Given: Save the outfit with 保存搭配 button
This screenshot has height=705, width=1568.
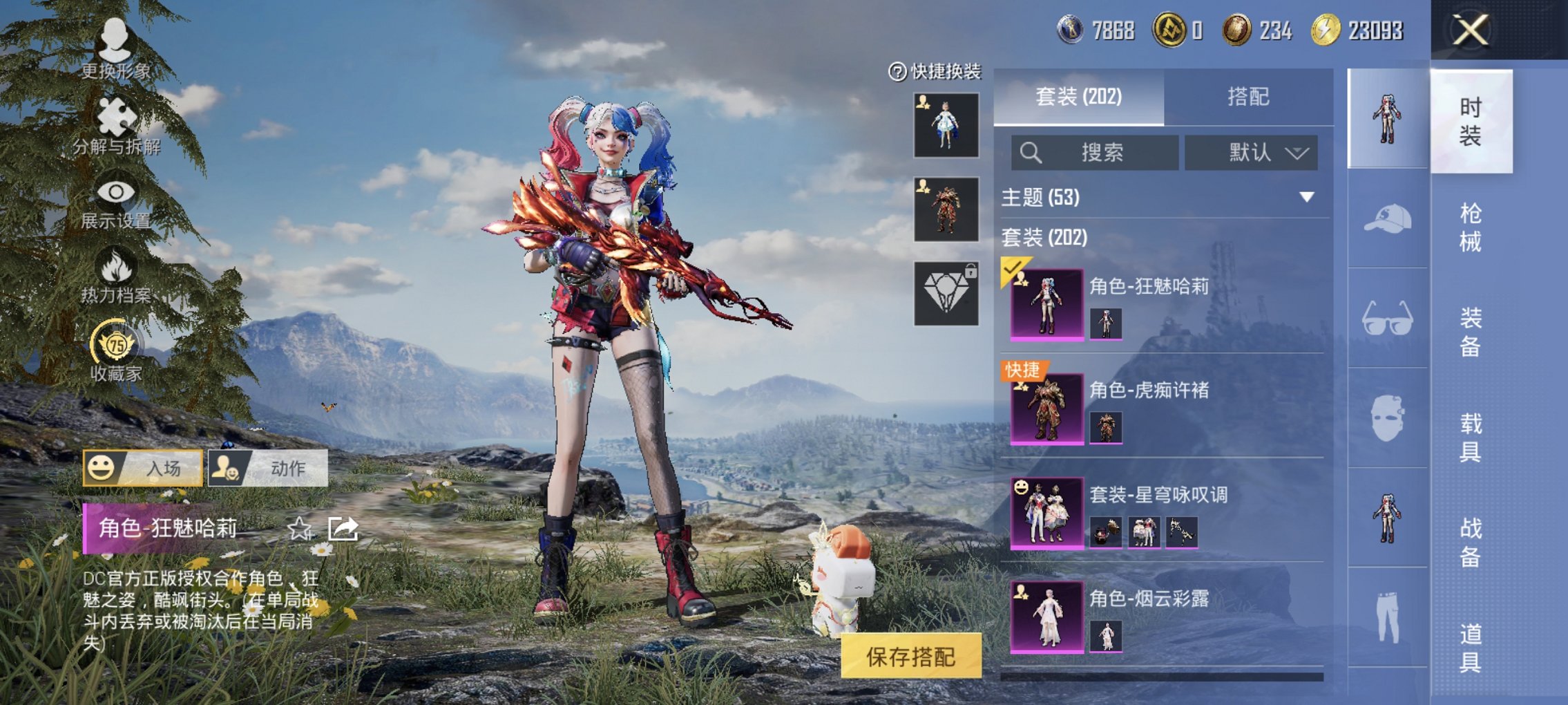Looking at the screenshot, I should (x=910, y=657).
